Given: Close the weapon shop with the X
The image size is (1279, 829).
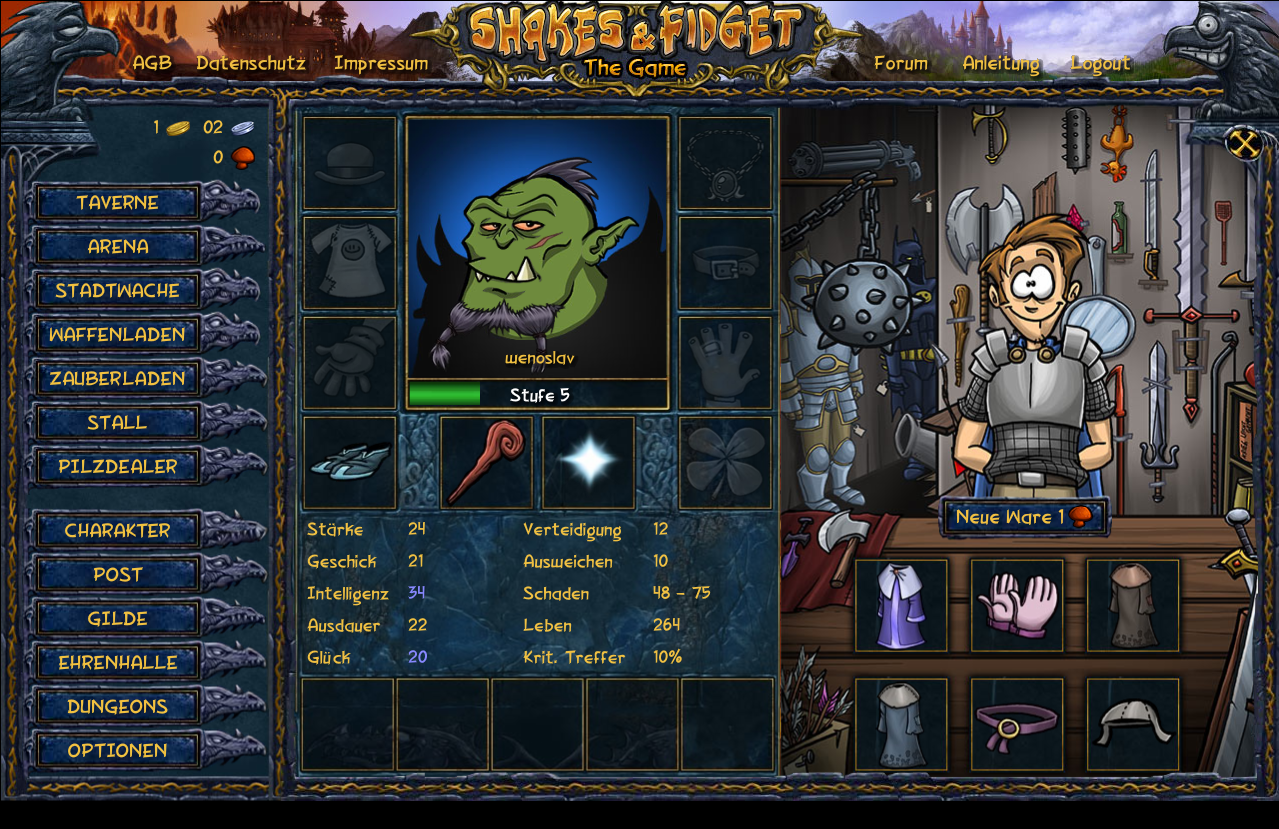Looking at the screenshot, I should pos(1244,144).
